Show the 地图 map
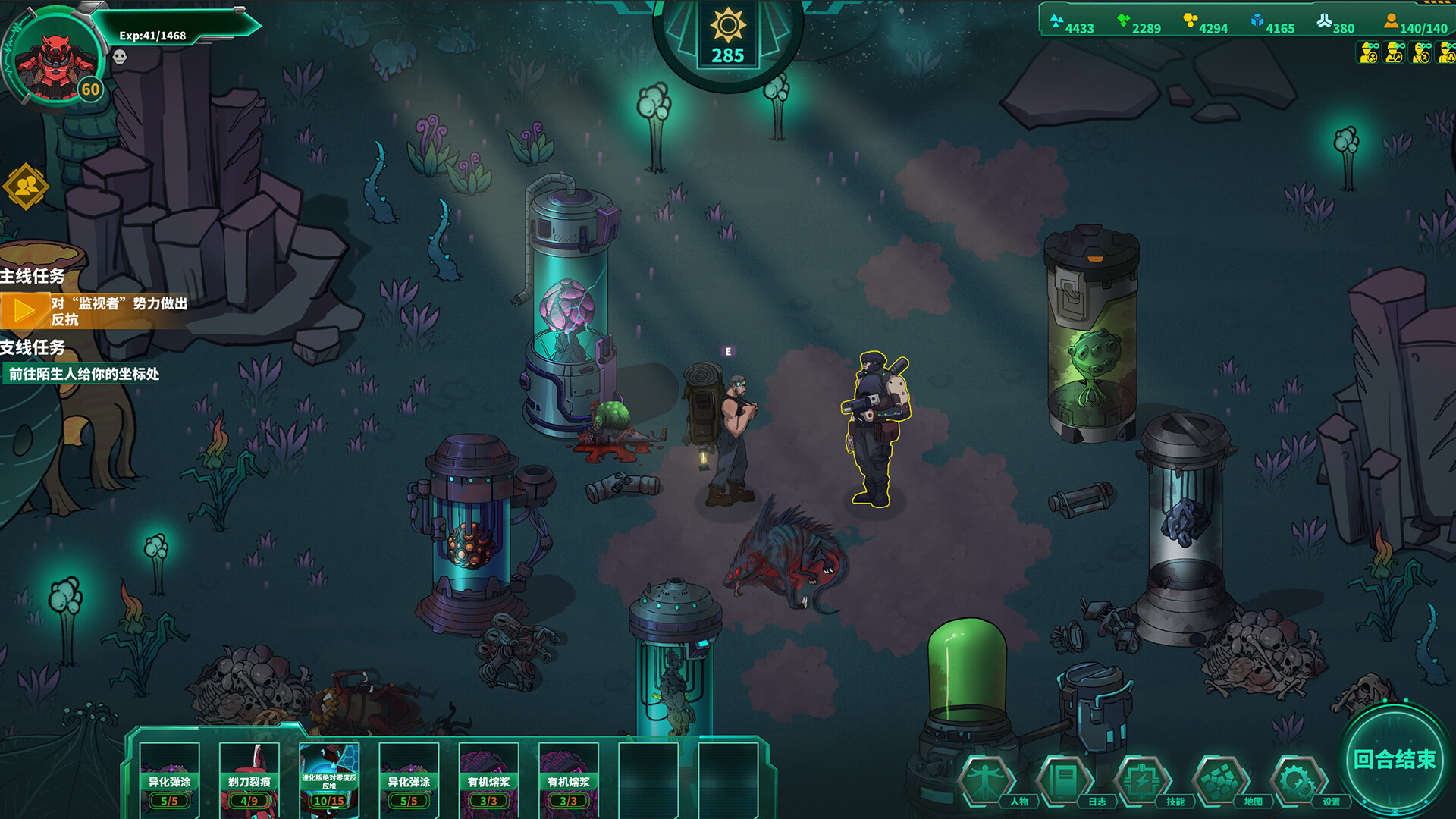 pyautogui.click(x=1220, y=780)
